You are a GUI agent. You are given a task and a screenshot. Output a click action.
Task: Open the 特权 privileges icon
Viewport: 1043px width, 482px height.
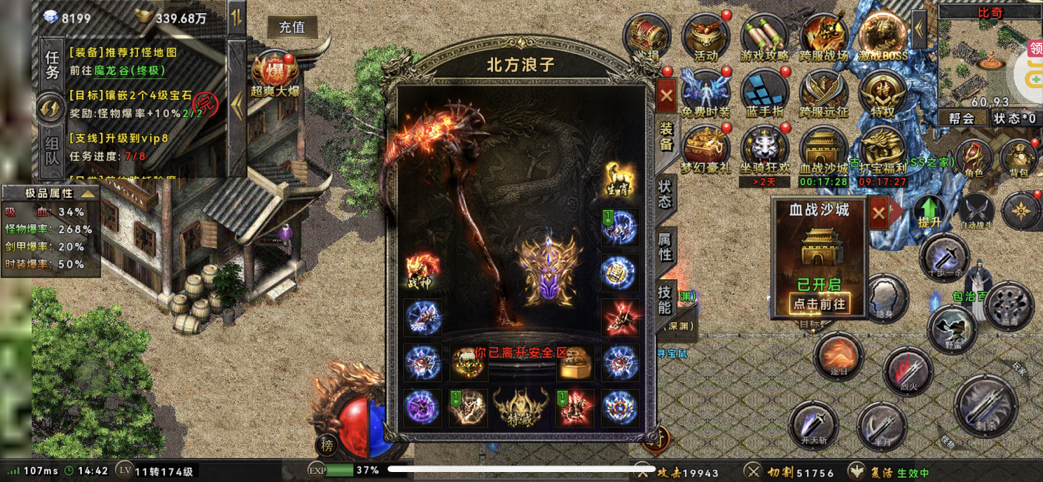[x=881, y=94]
